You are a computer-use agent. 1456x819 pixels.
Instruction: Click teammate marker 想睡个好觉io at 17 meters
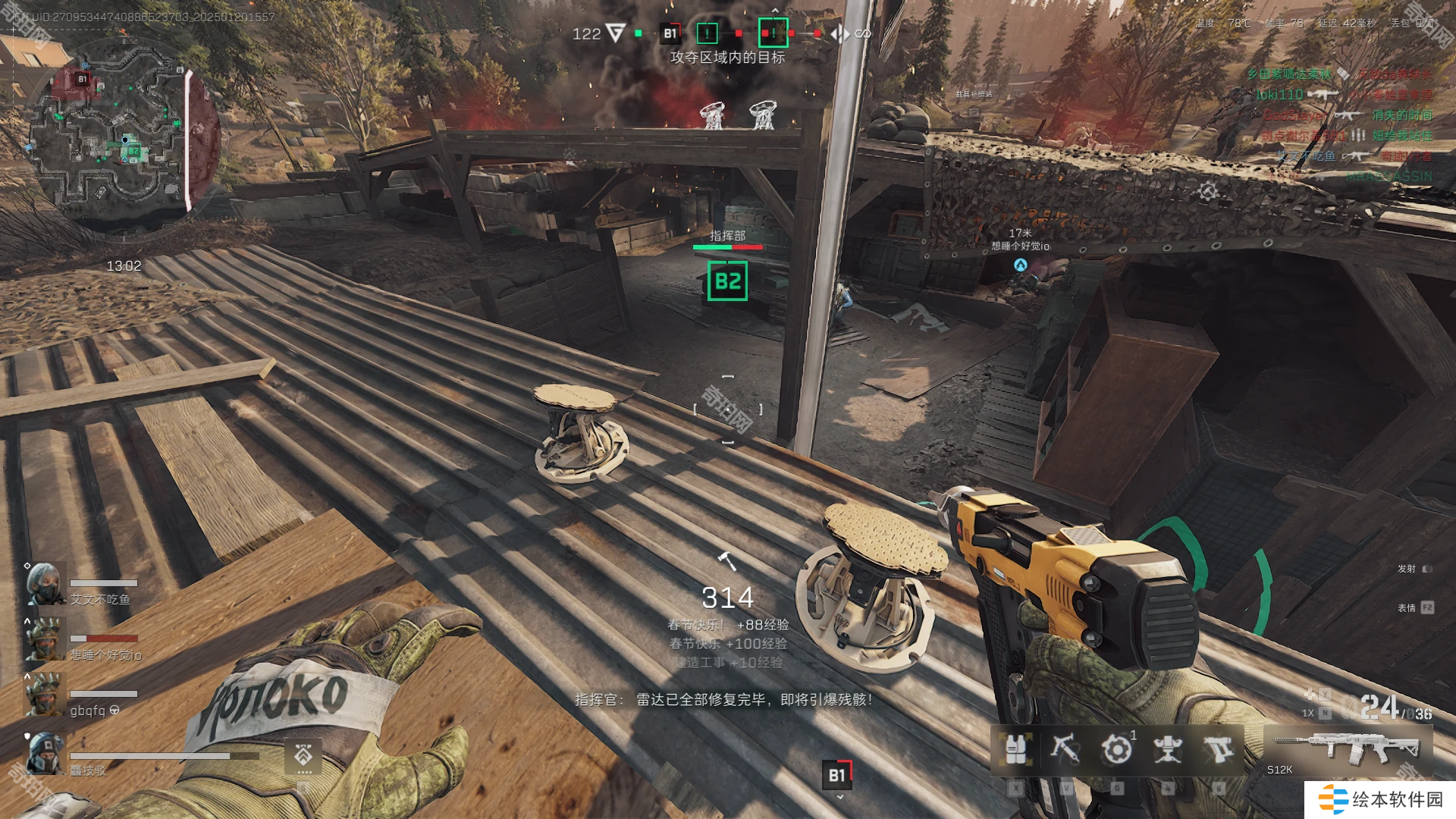[1020, 265]
